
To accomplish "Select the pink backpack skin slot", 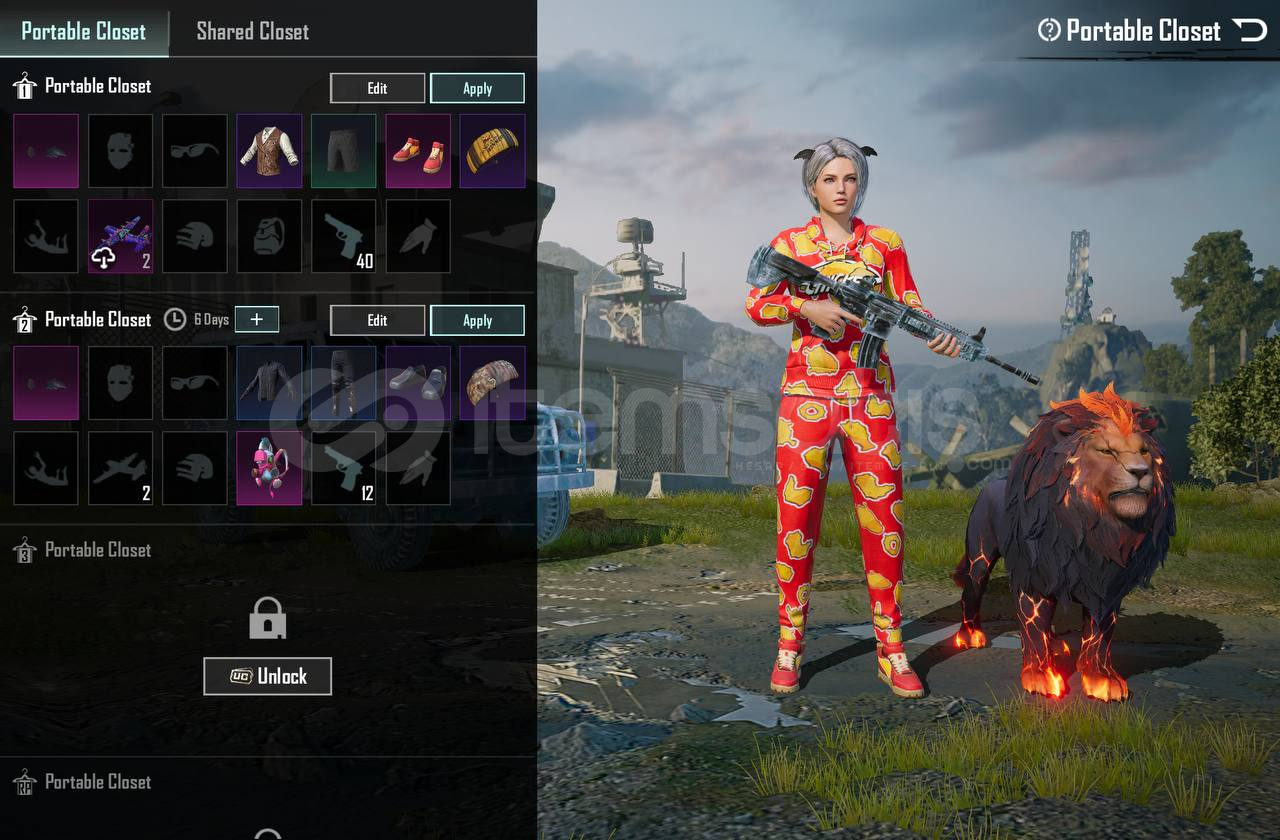I will [269, 468].
